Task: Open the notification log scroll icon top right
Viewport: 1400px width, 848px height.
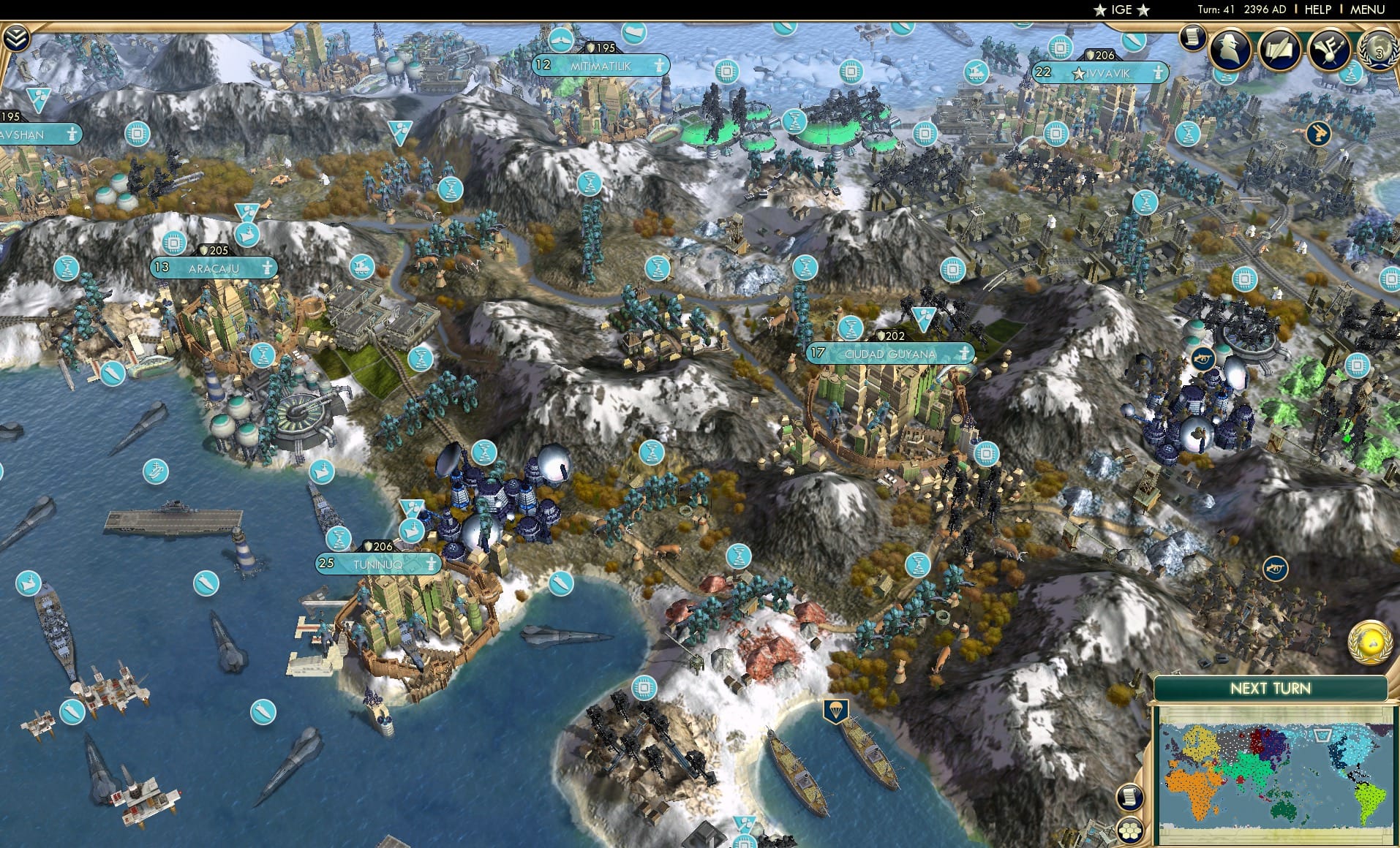Action: tap(1193, 37)
